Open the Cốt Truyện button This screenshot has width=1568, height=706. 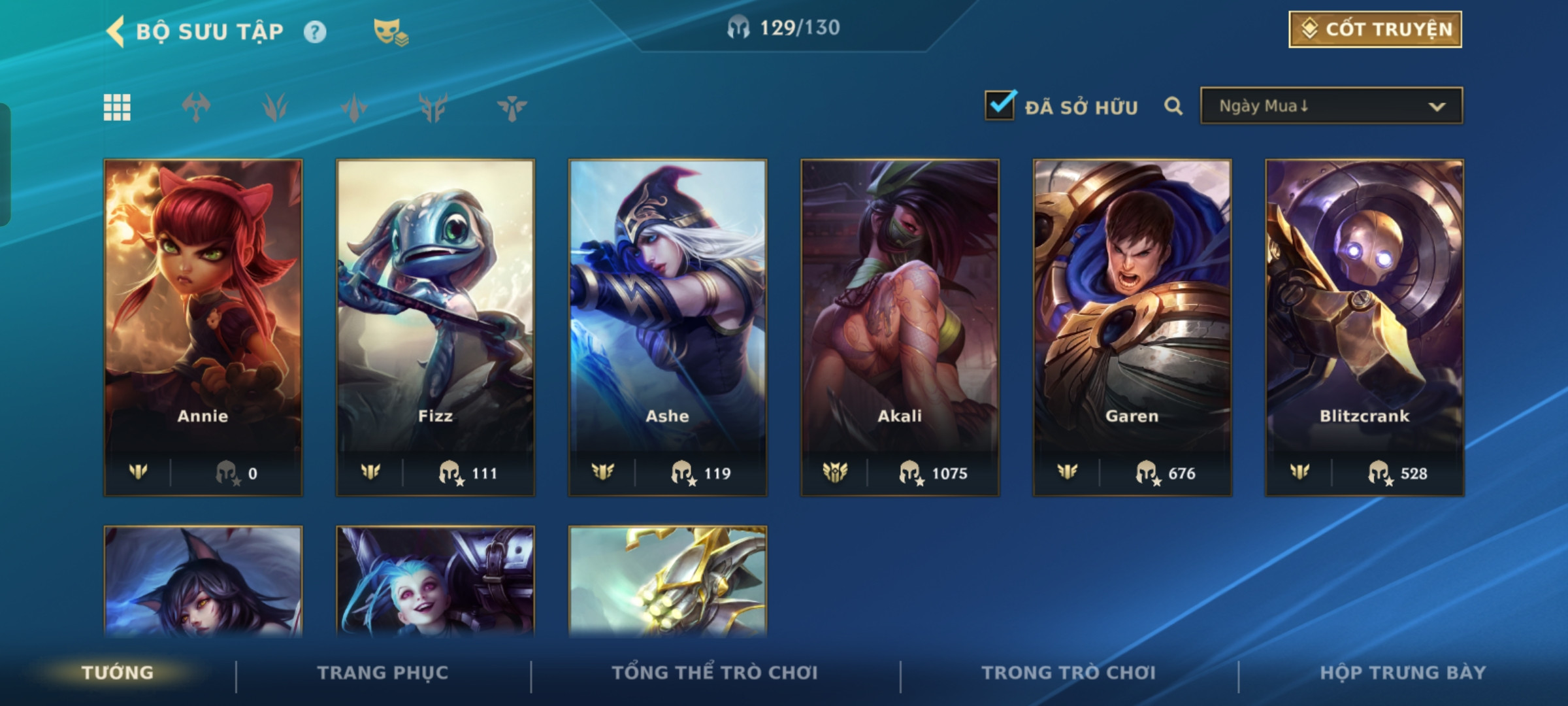click(1375, 29)
